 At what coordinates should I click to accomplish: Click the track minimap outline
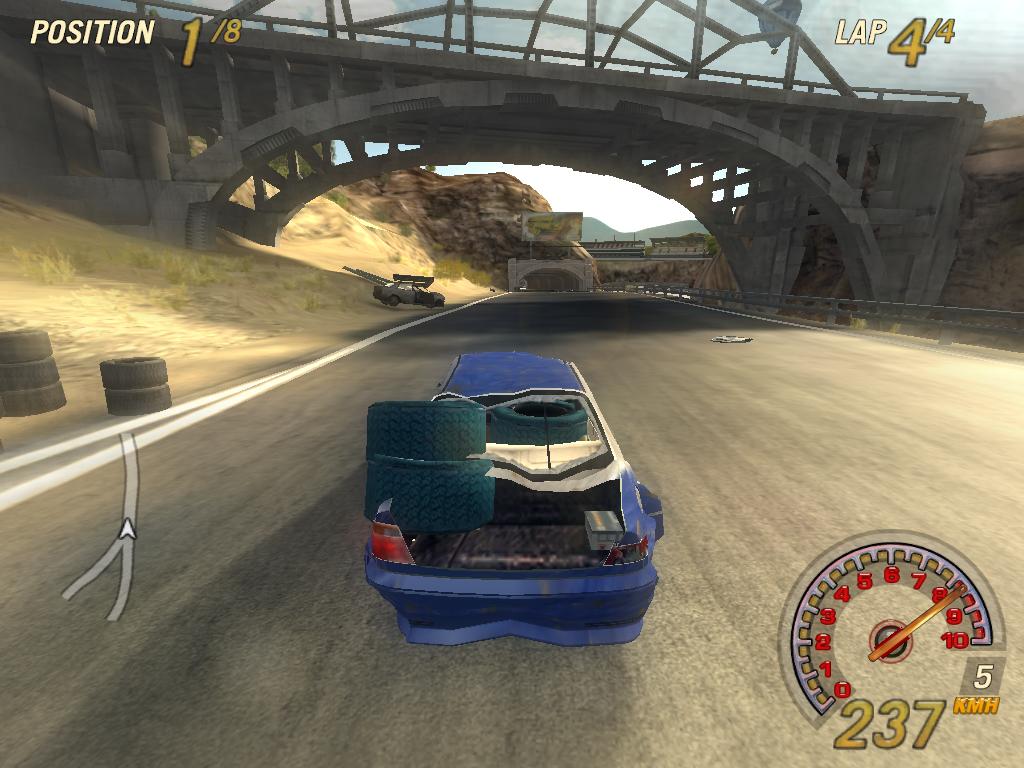129,468
